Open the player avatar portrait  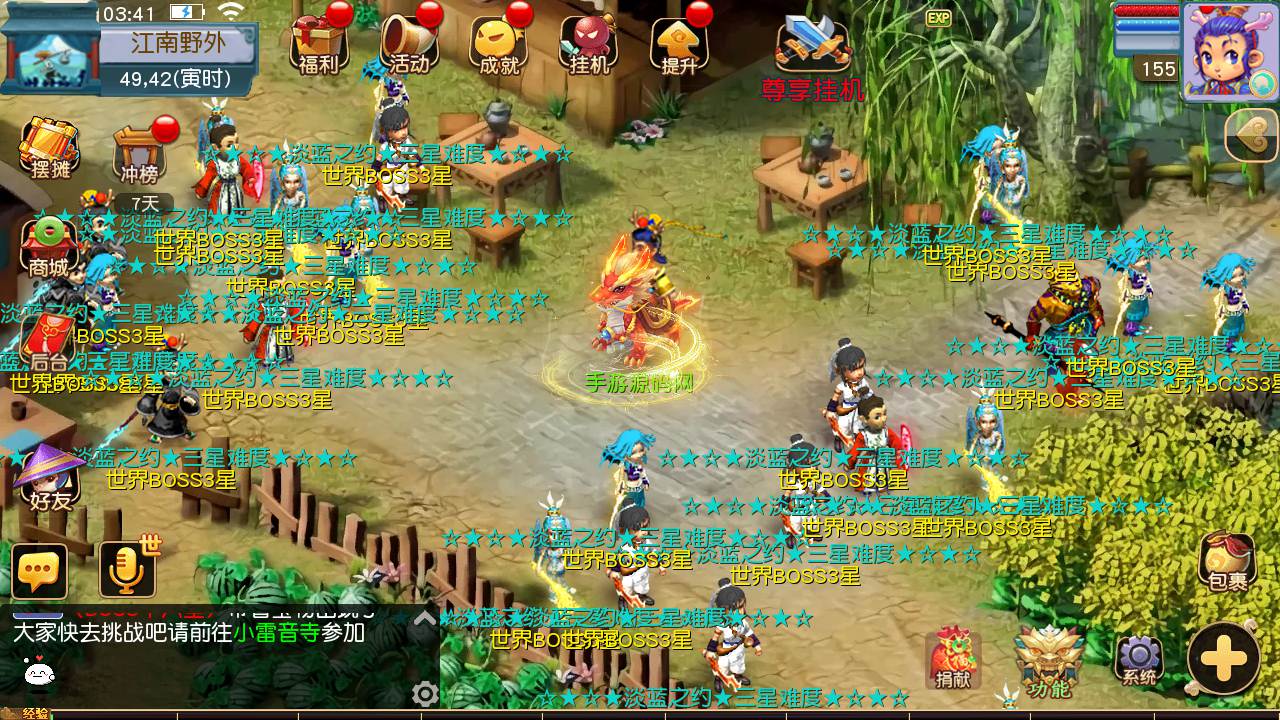click(x=1229, y=50)
